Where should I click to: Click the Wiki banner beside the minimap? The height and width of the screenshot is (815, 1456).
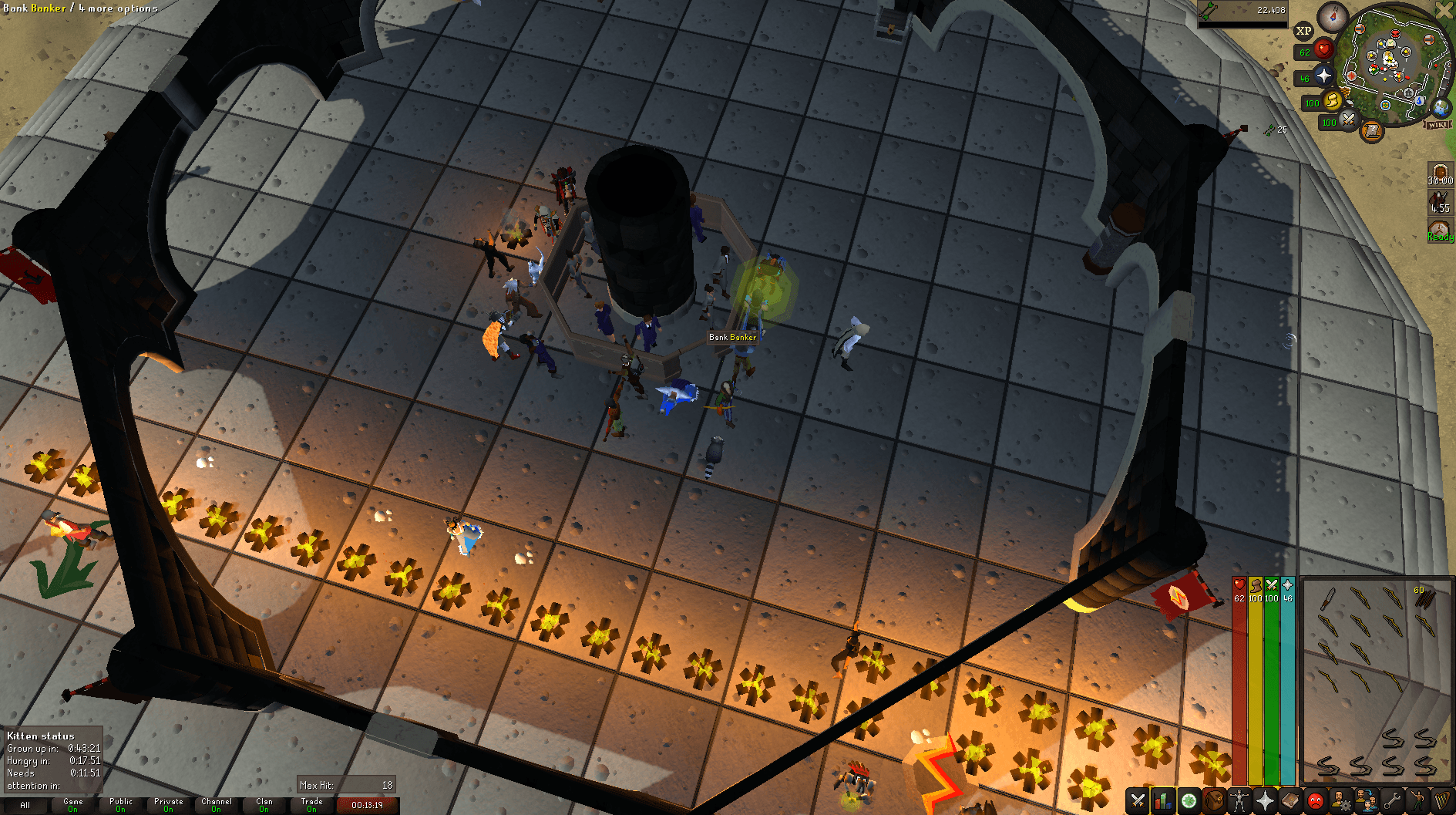[1438, 125]
